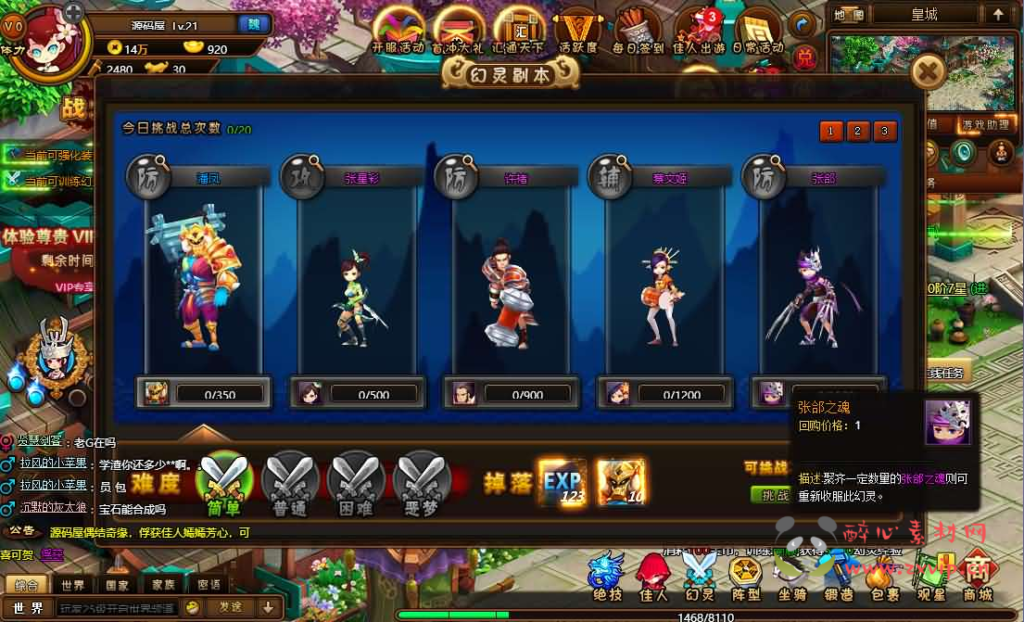Choose the 普通 normal difficulty

point(290,481)
